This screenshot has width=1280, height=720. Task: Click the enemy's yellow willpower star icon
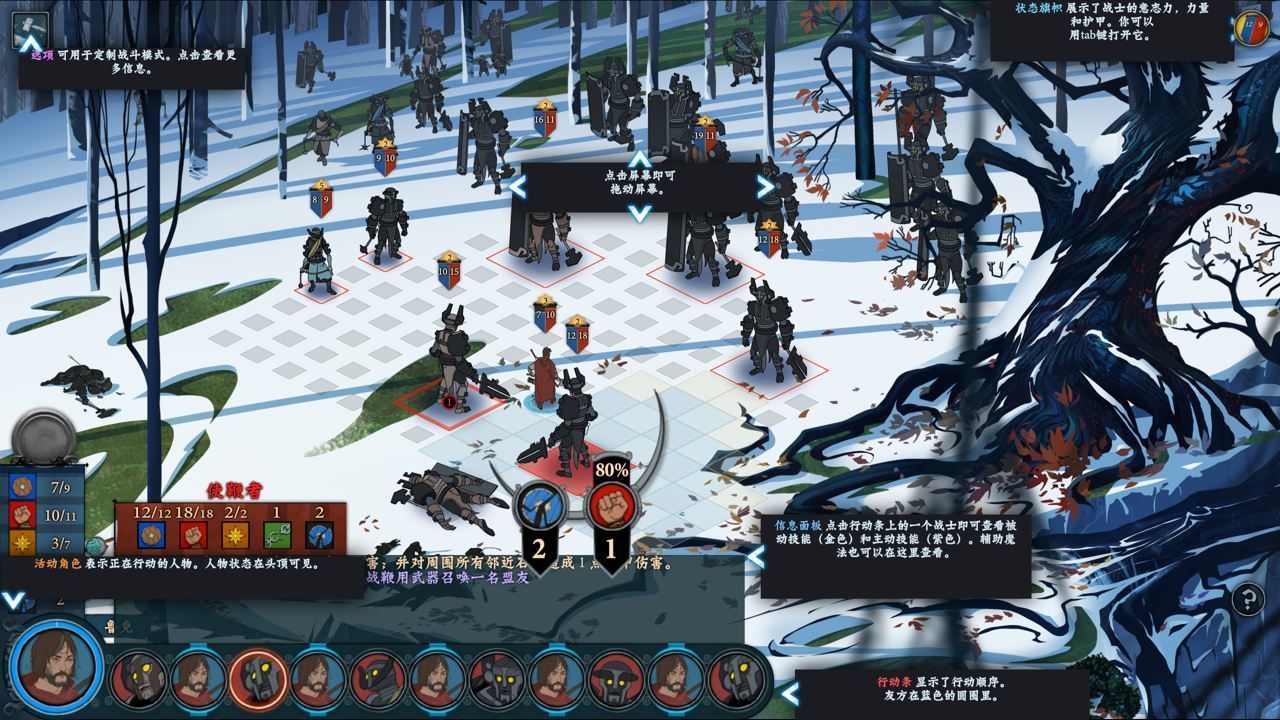pyautogui.click(x=235, y=537)
